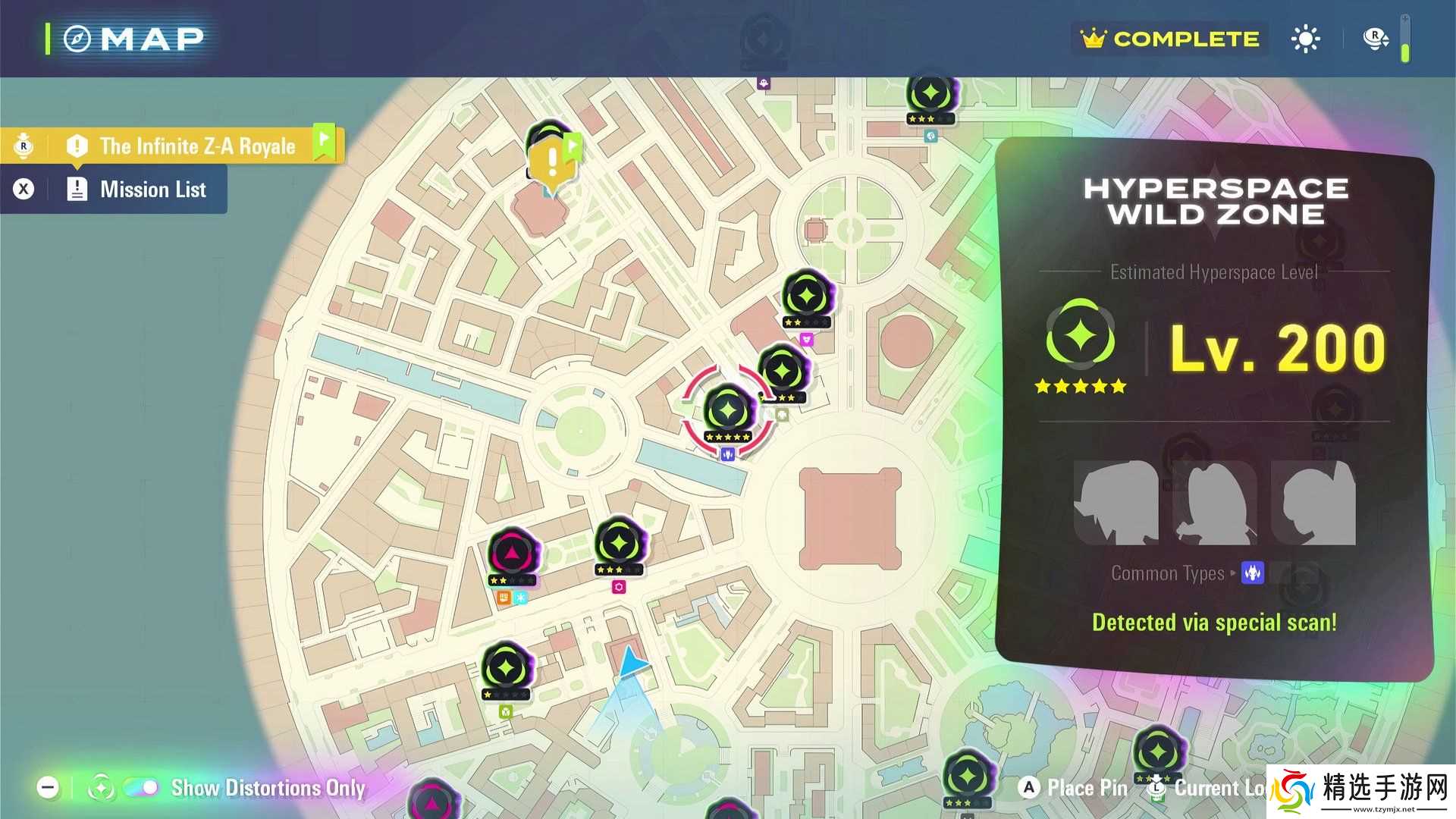The height and width of the screenshot is (819, 1456).
Task: Select the pink triangle two-star zone marker
Action: tap(512, 554)
